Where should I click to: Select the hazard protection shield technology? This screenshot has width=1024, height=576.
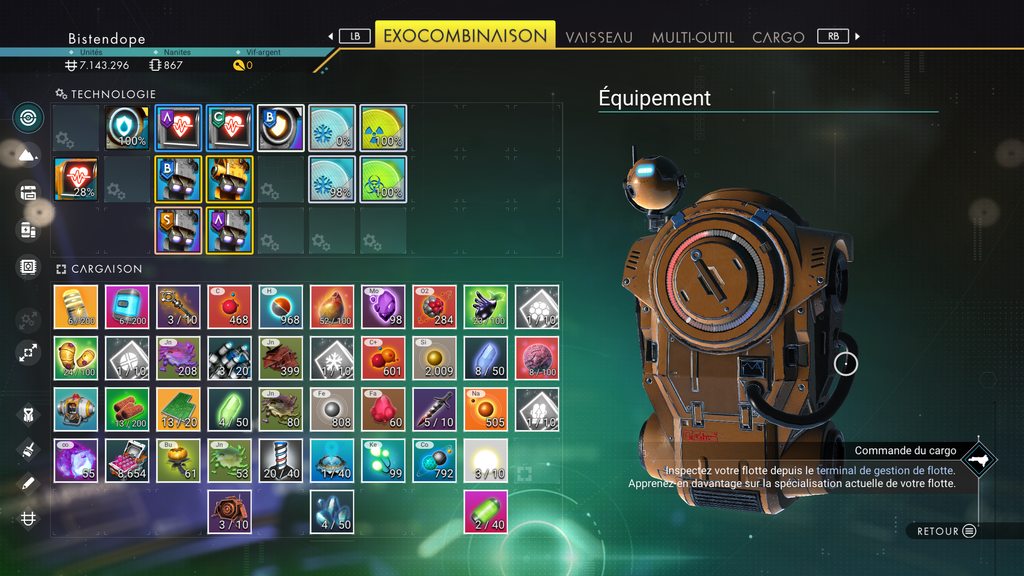[127, 128]
